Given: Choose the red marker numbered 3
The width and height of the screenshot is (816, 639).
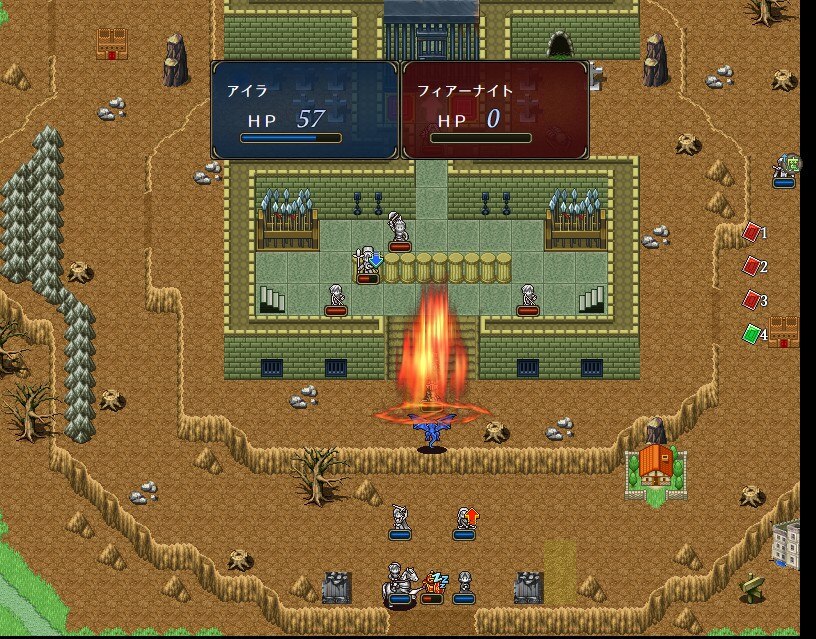Looking at the screenshot, I should 751,300.
